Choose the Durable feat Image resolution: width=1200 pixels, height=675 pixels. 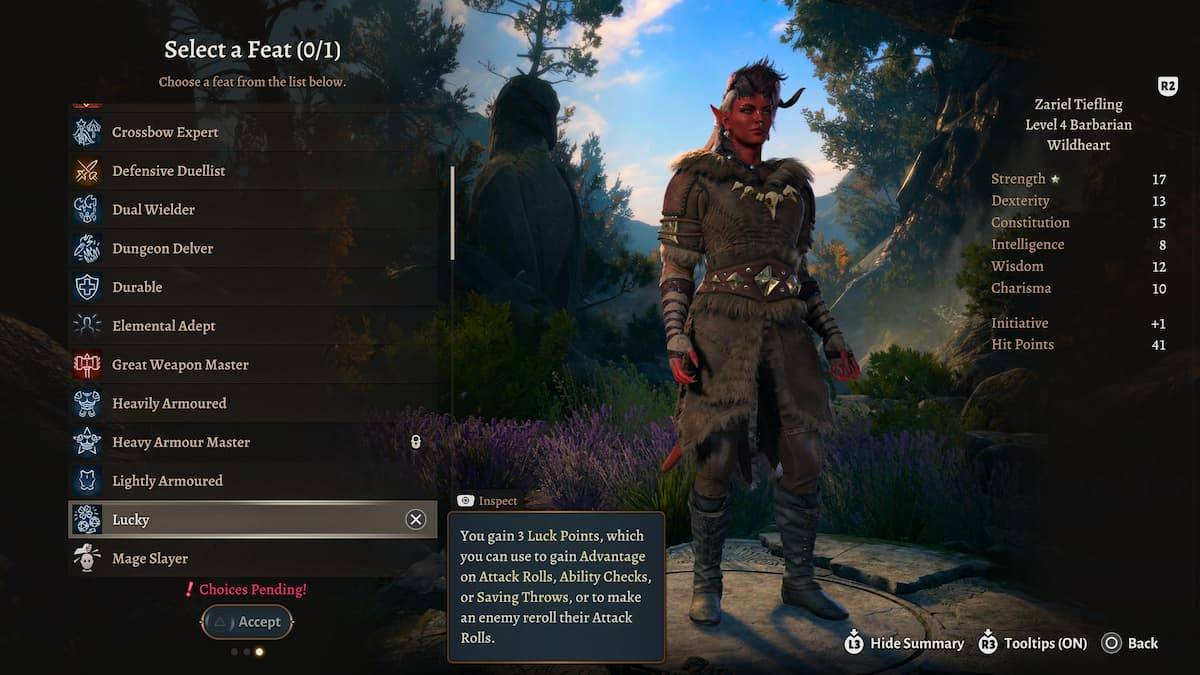pos(137,287)
